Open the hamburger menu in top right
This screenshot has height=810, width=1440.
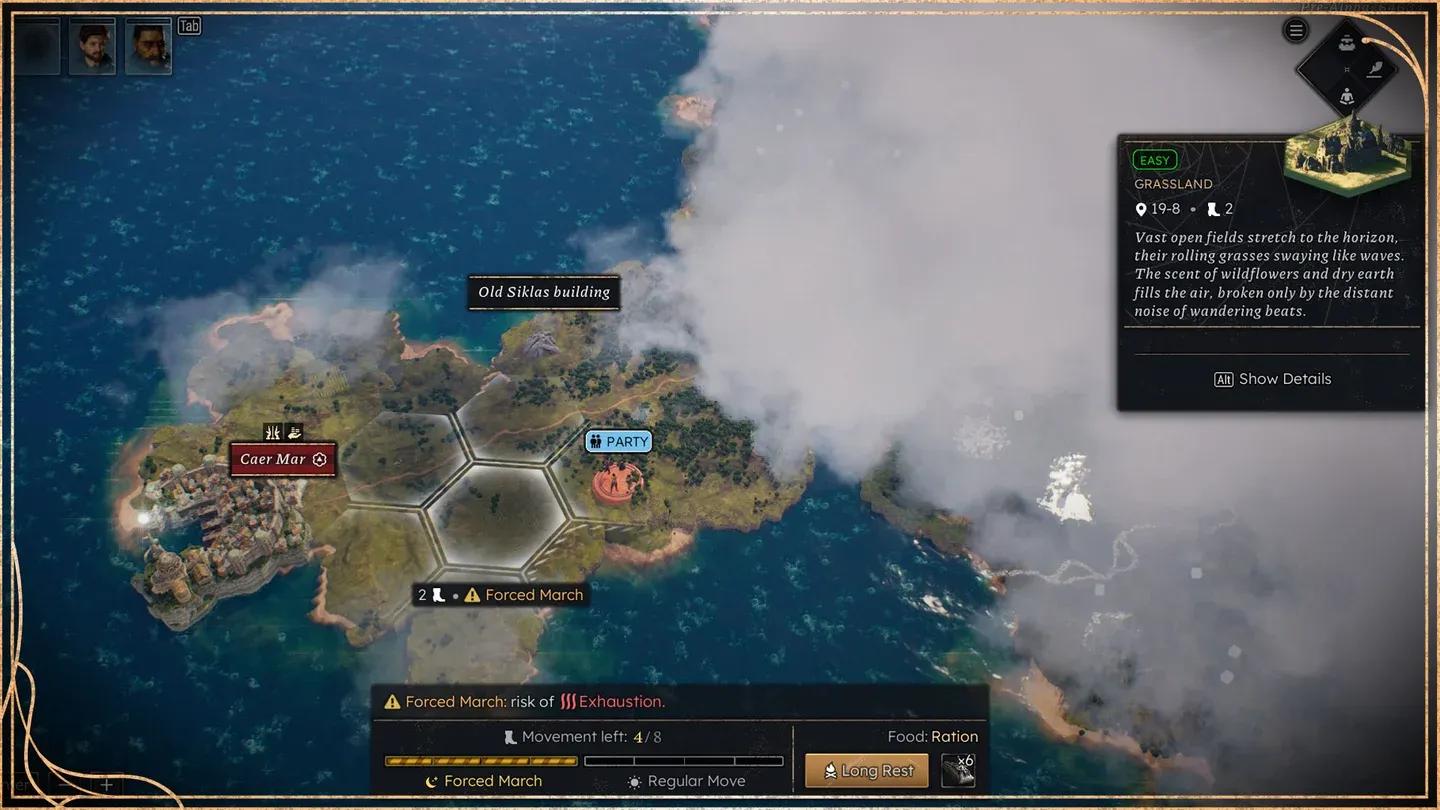tap(1294, 29)
